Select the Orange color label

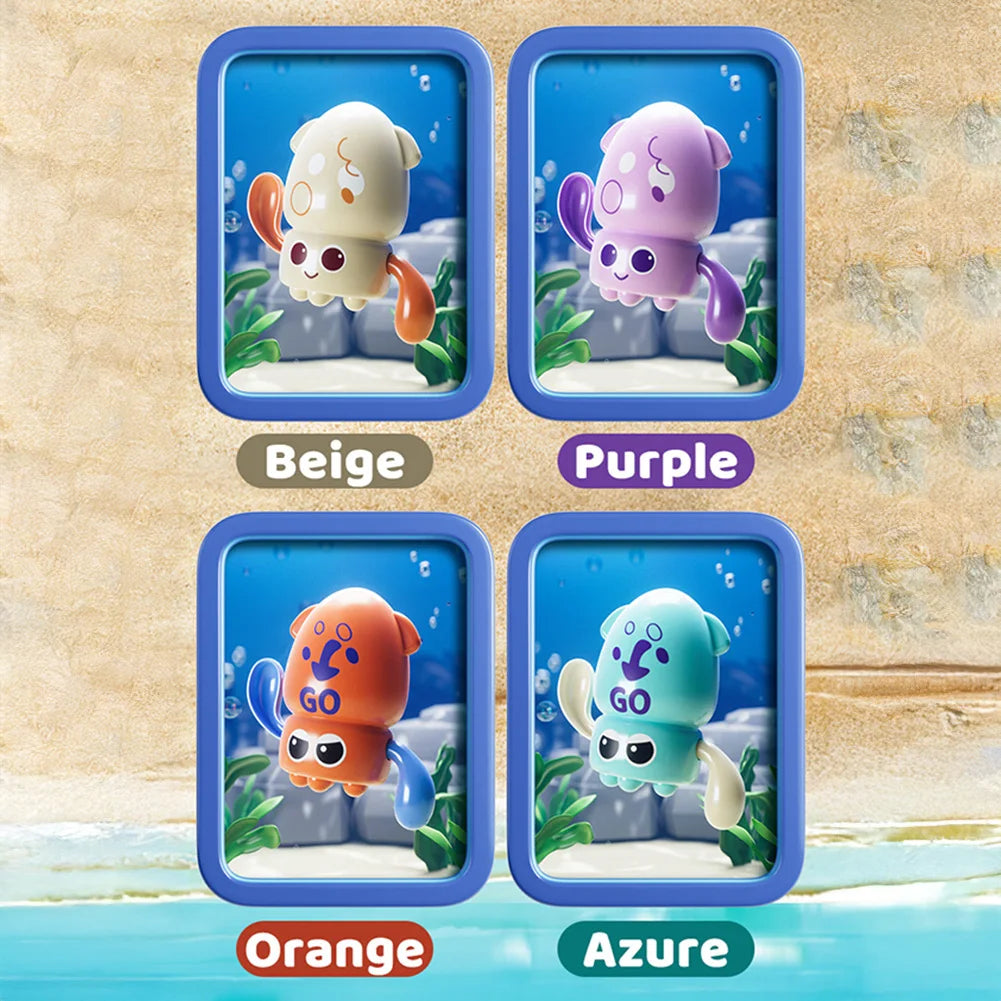pos(335,949)
